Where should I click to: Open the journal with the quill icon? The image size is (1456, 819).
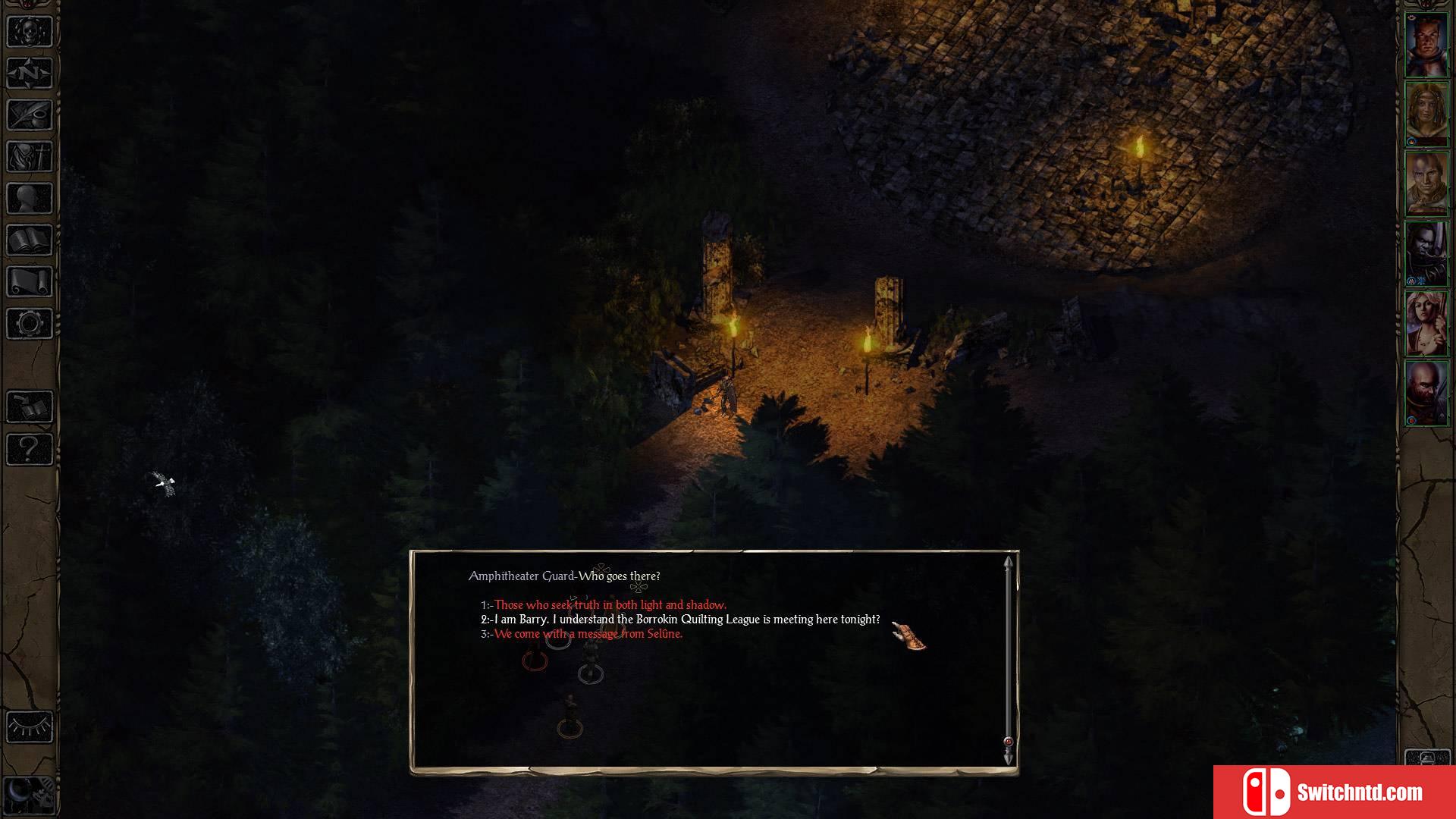pyautogui.click(x=30, y=115)
